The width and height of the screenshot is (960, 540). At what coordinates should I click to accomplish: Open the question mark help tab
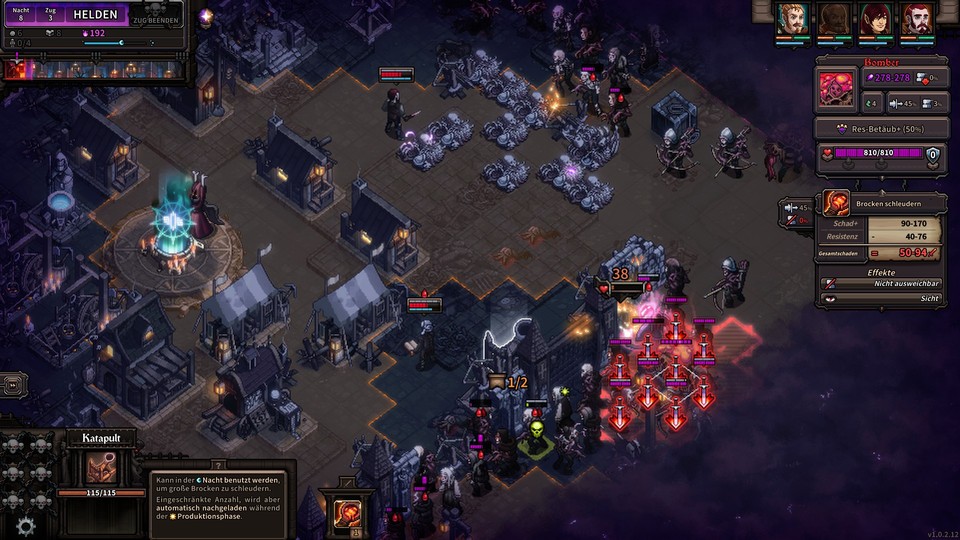218,464
